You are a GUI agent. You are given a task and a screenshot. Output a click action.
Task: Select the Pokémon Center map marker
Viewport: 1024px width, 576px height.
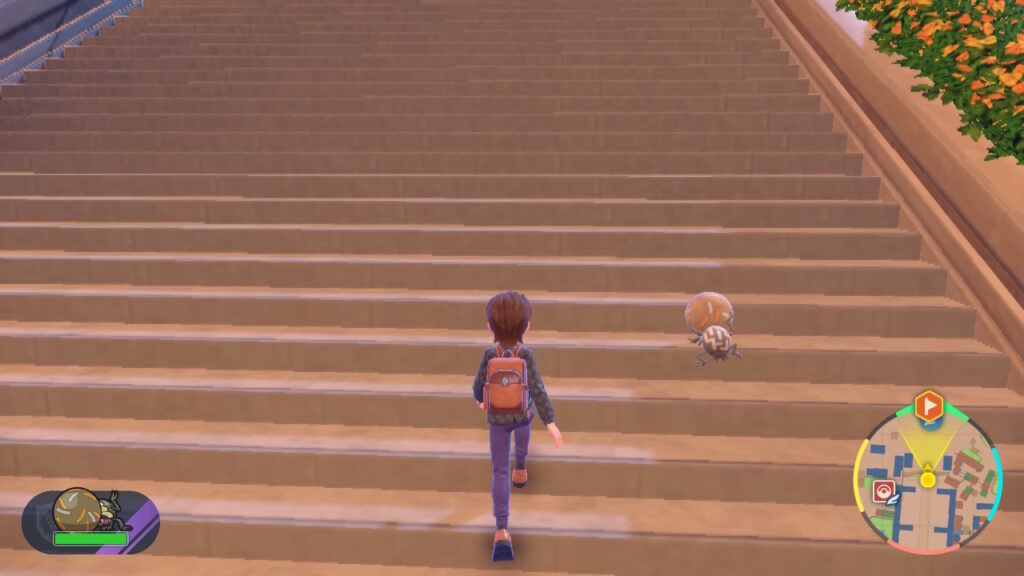click(x=883, y=491)
